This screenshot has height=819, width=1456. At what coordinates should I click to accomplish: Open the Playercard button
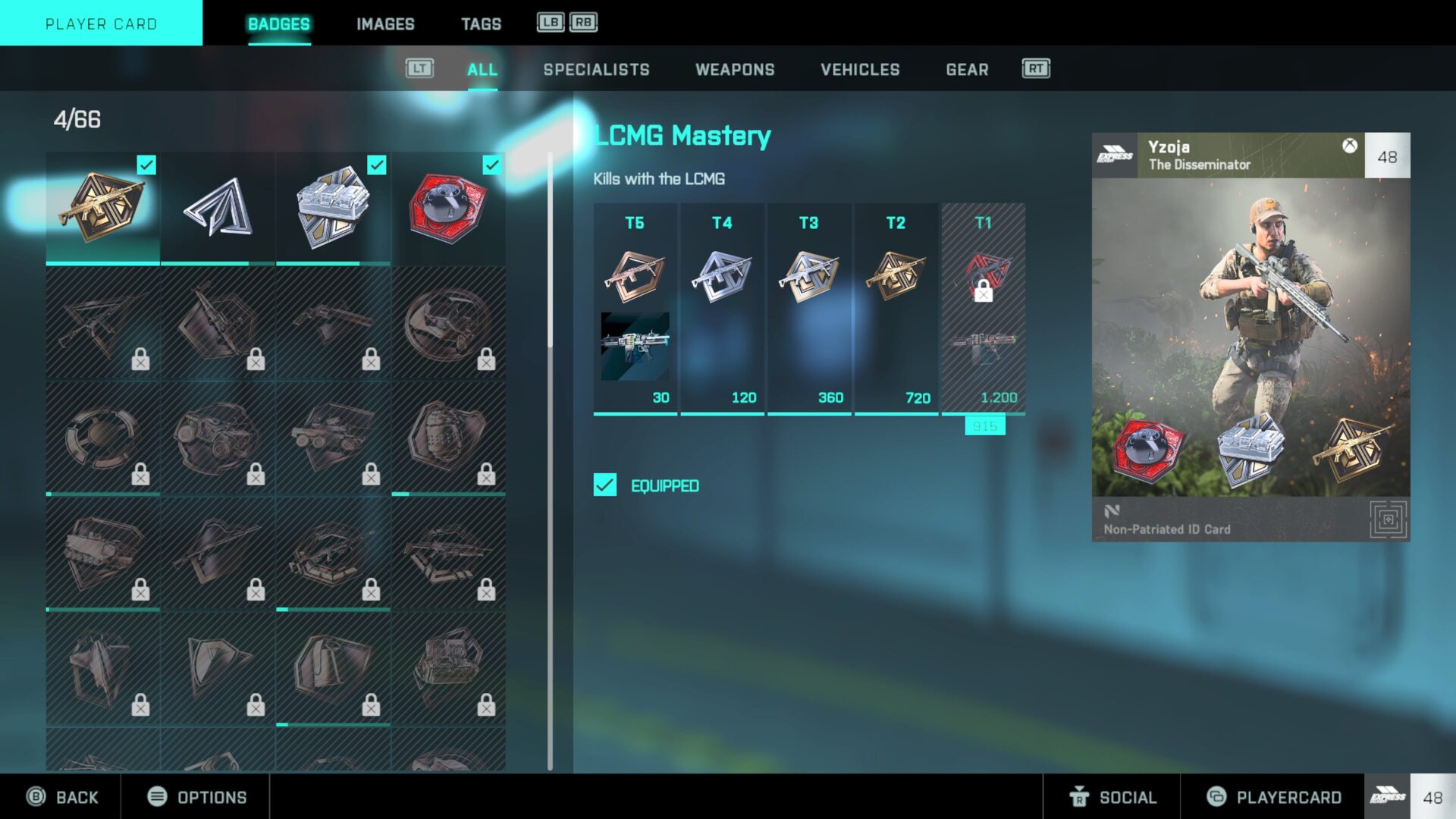(1274, 797)
